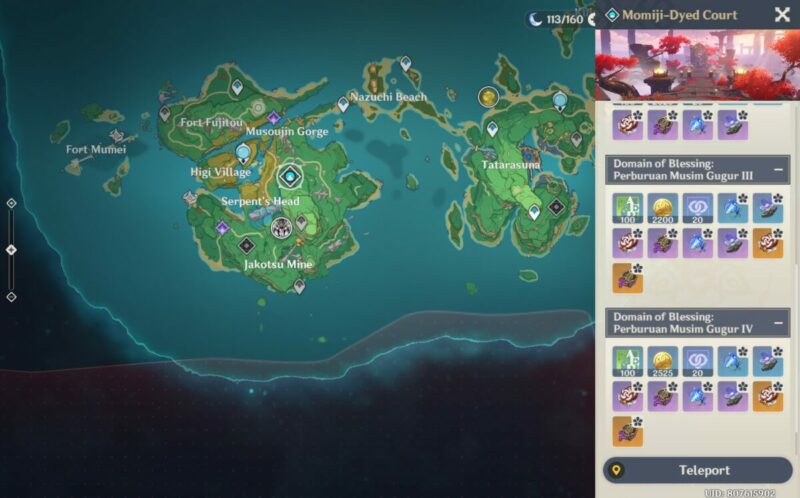The height and width of the screenshot is (498, 800).
Task: Click the map pin beside Nazuchi Beach label
Action: (x=343, y=102)
